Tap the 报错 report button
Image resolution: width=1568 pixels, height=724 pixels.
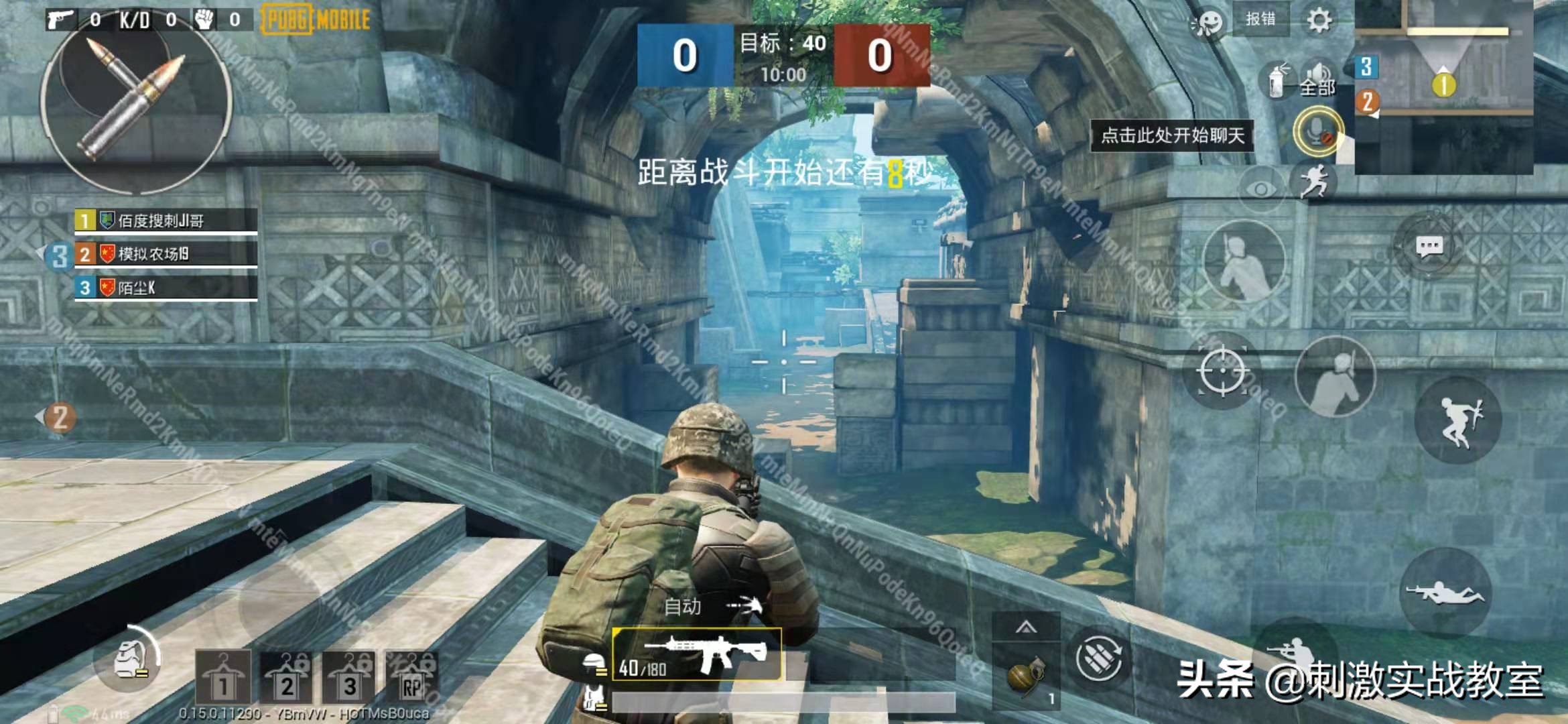(1260, 19)
